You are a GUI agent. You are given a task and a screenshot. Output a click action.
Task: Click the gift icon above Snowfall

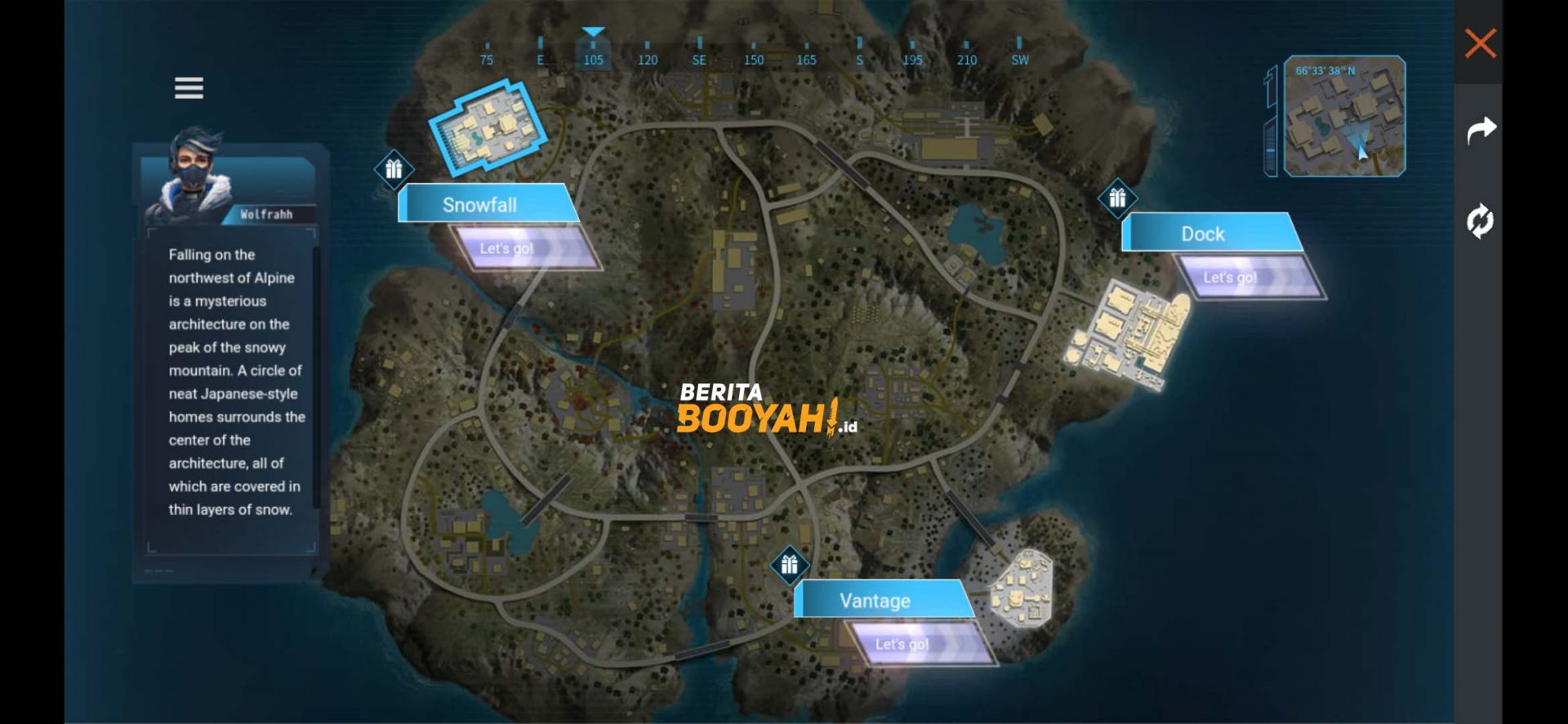coord(393,169)
